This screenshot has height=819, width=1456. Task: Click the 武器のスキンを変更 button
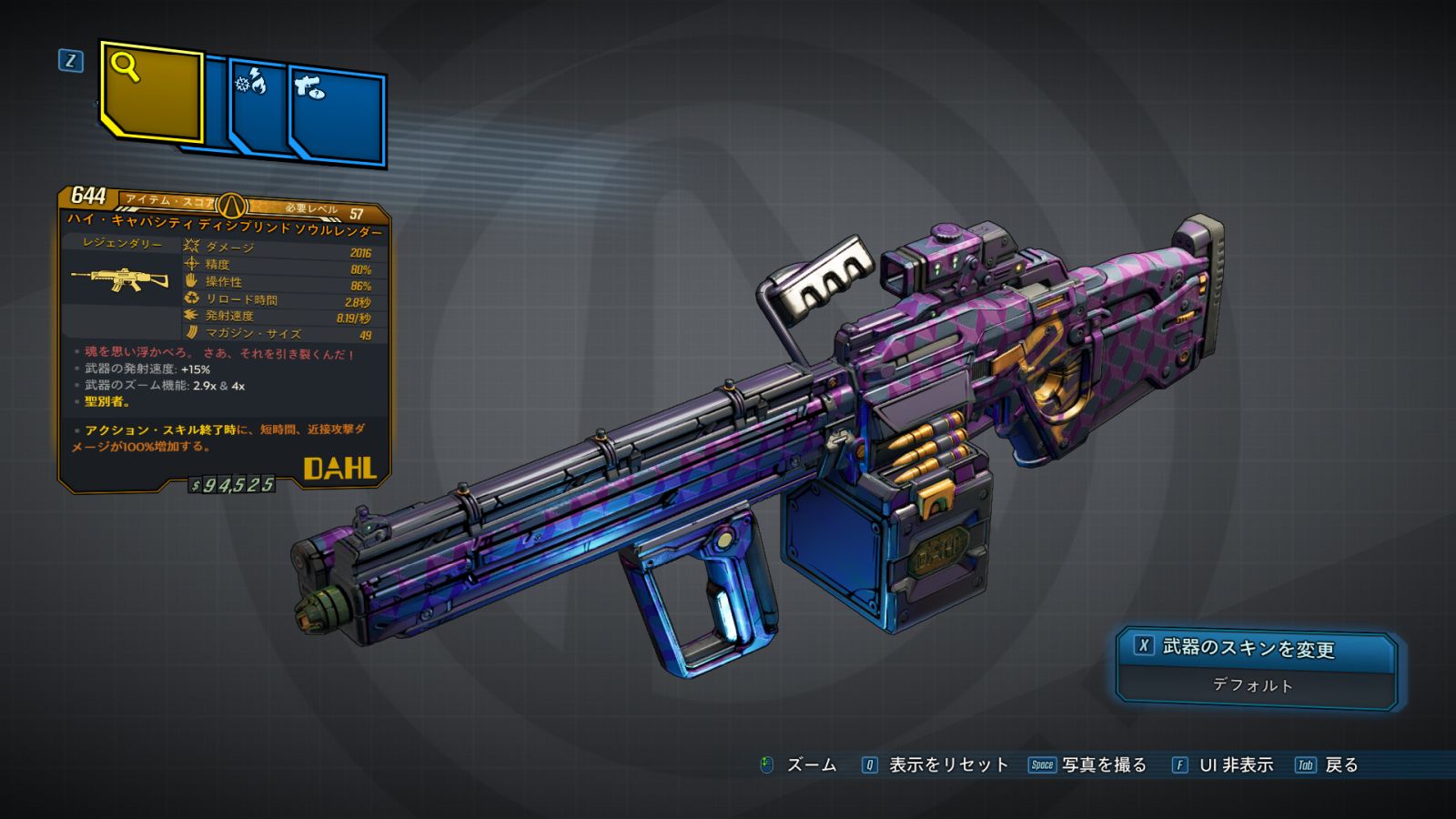coord(1254,648)
